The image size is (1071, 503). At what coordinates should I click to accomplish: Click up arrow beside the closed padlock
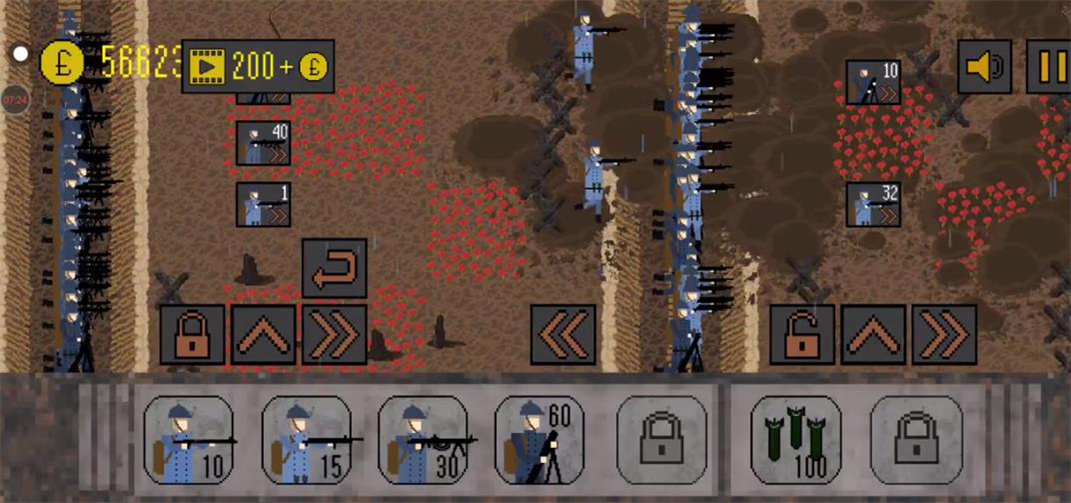264,334
